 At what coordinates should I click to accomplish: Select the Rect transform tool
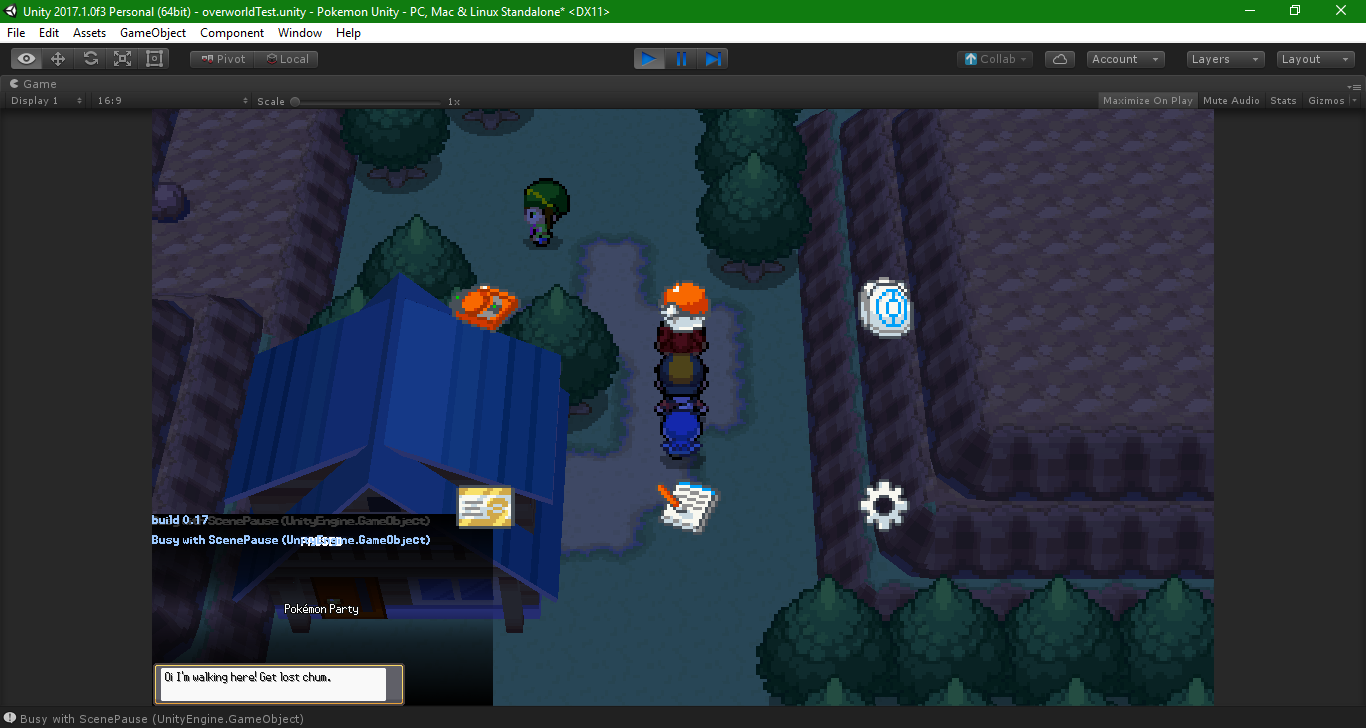[153, 58]
